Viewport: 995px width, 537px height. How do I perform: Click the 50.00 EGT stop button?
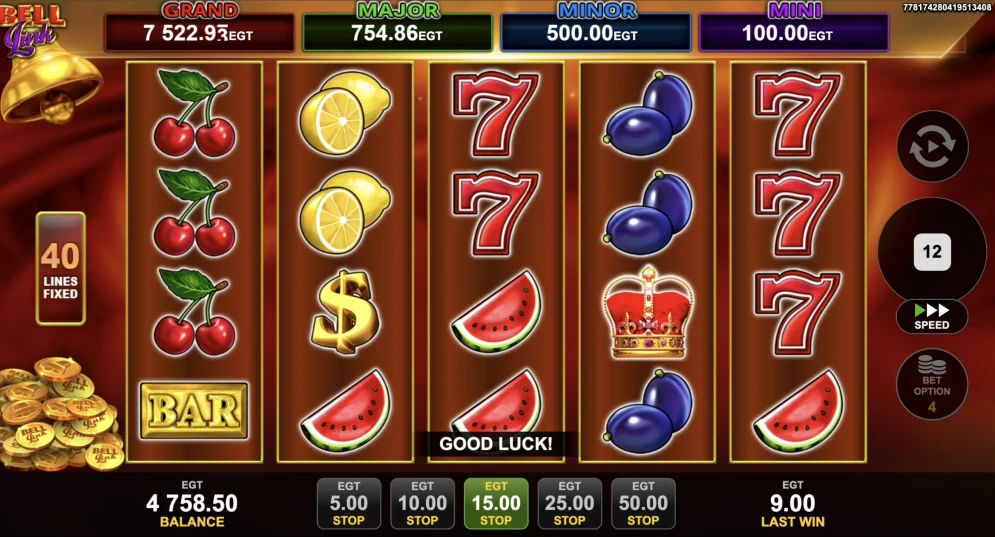pos(643,503)
